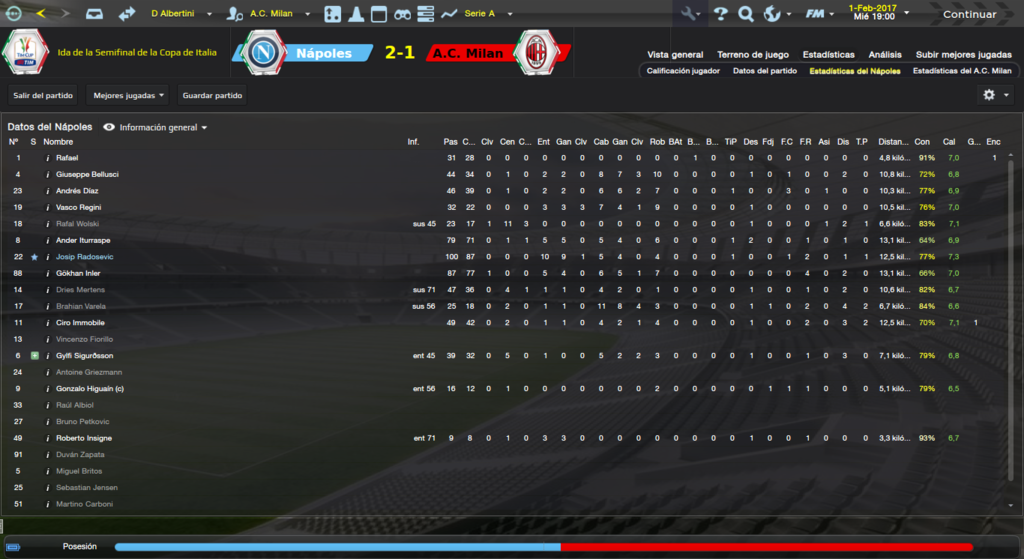Open the Terreno de juego tab
The height and width of the screenshot is (559, 1024).
pos(752,55)
